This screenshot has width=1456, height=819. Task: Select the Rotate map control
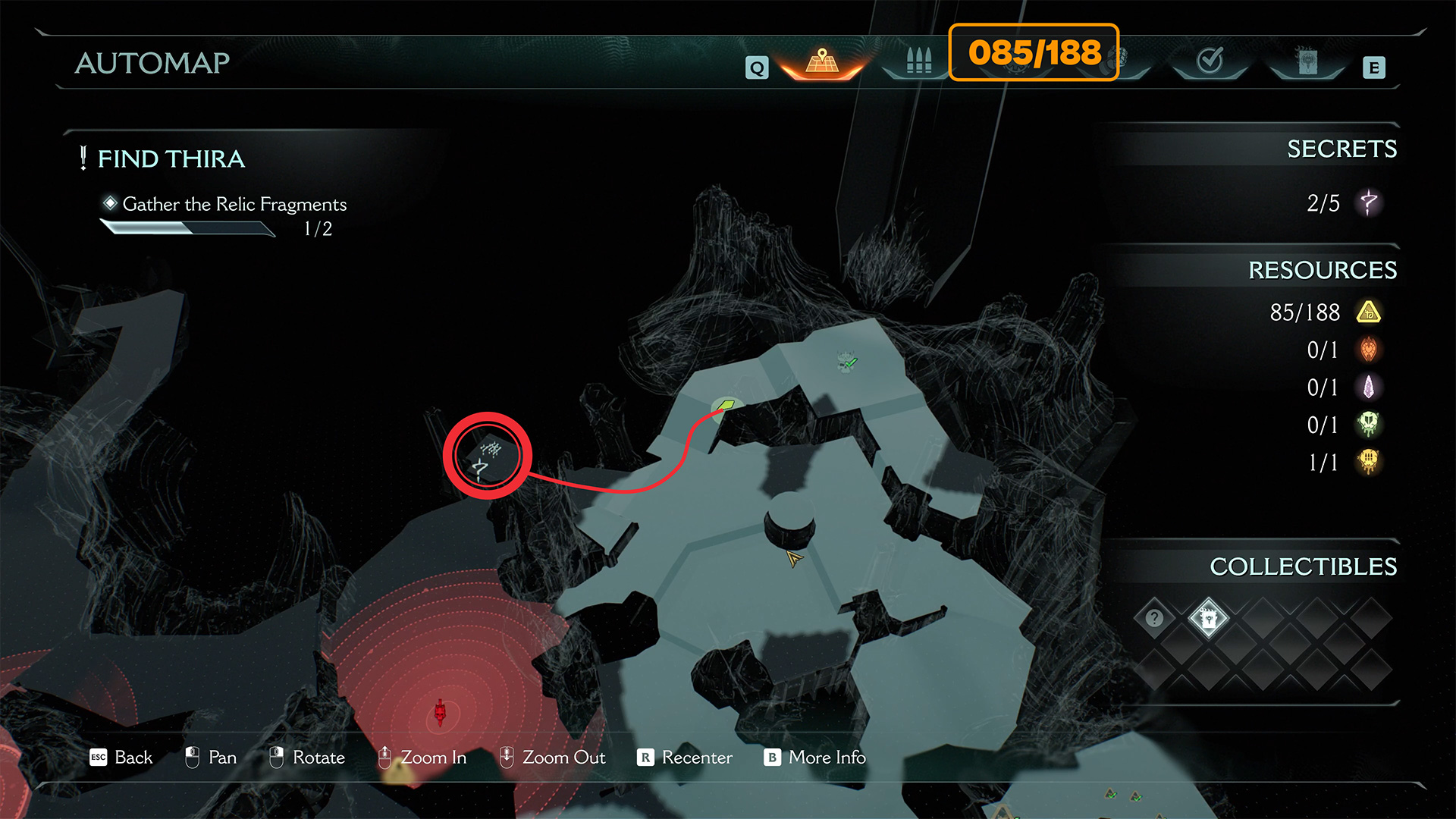click(307, 758)
